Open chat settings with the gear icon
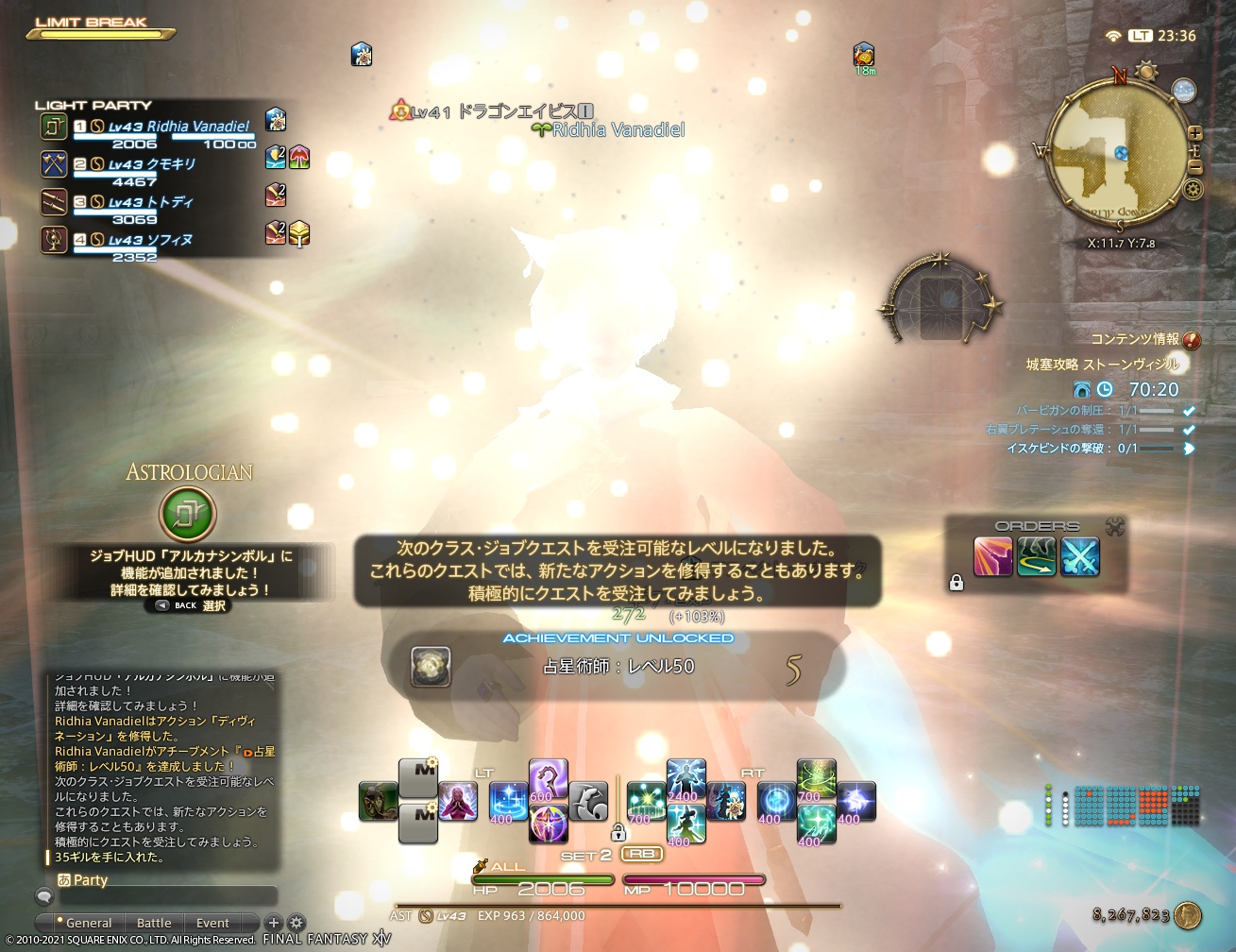 [x=296, y=922]
